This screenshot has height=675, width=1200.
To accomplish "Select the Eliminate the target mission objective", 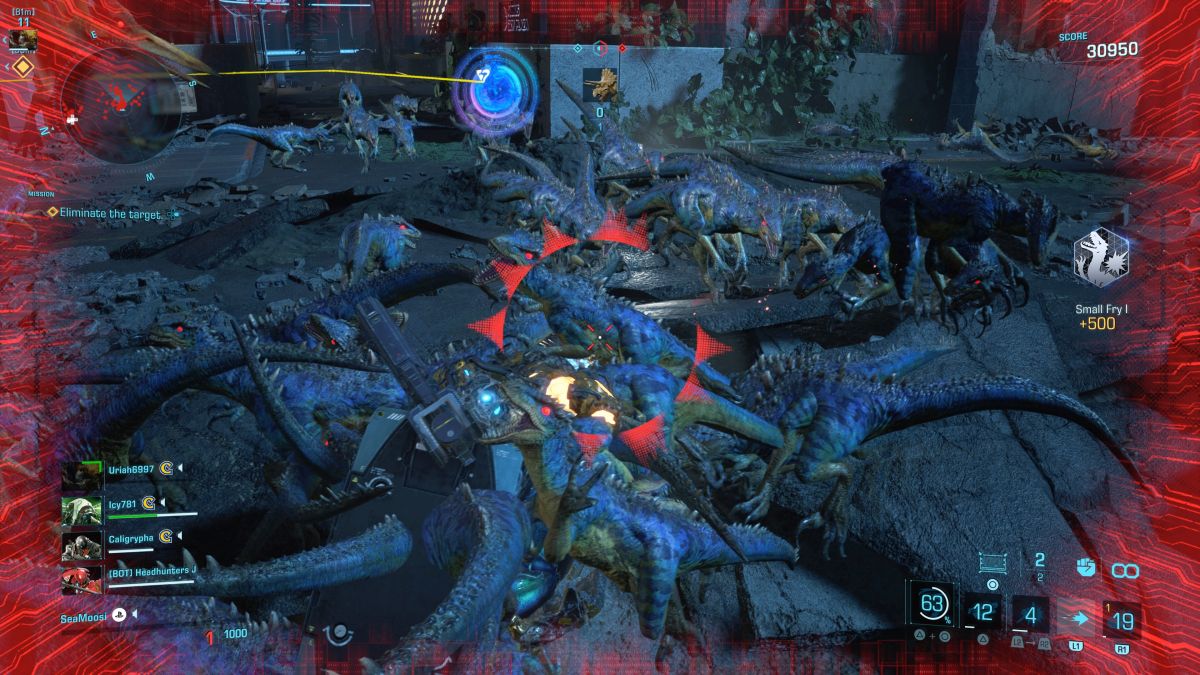I will 110,213.
